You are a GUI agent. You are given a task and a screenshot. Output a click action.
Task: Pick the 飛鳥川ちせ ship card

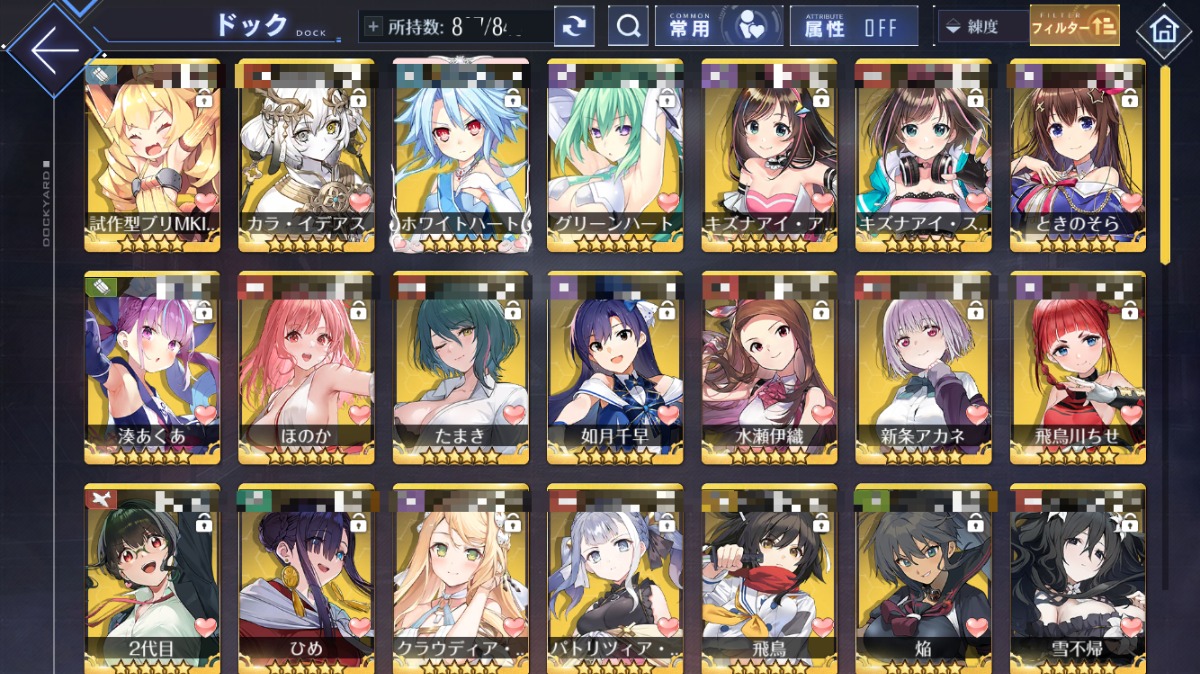click(1076, 368)
